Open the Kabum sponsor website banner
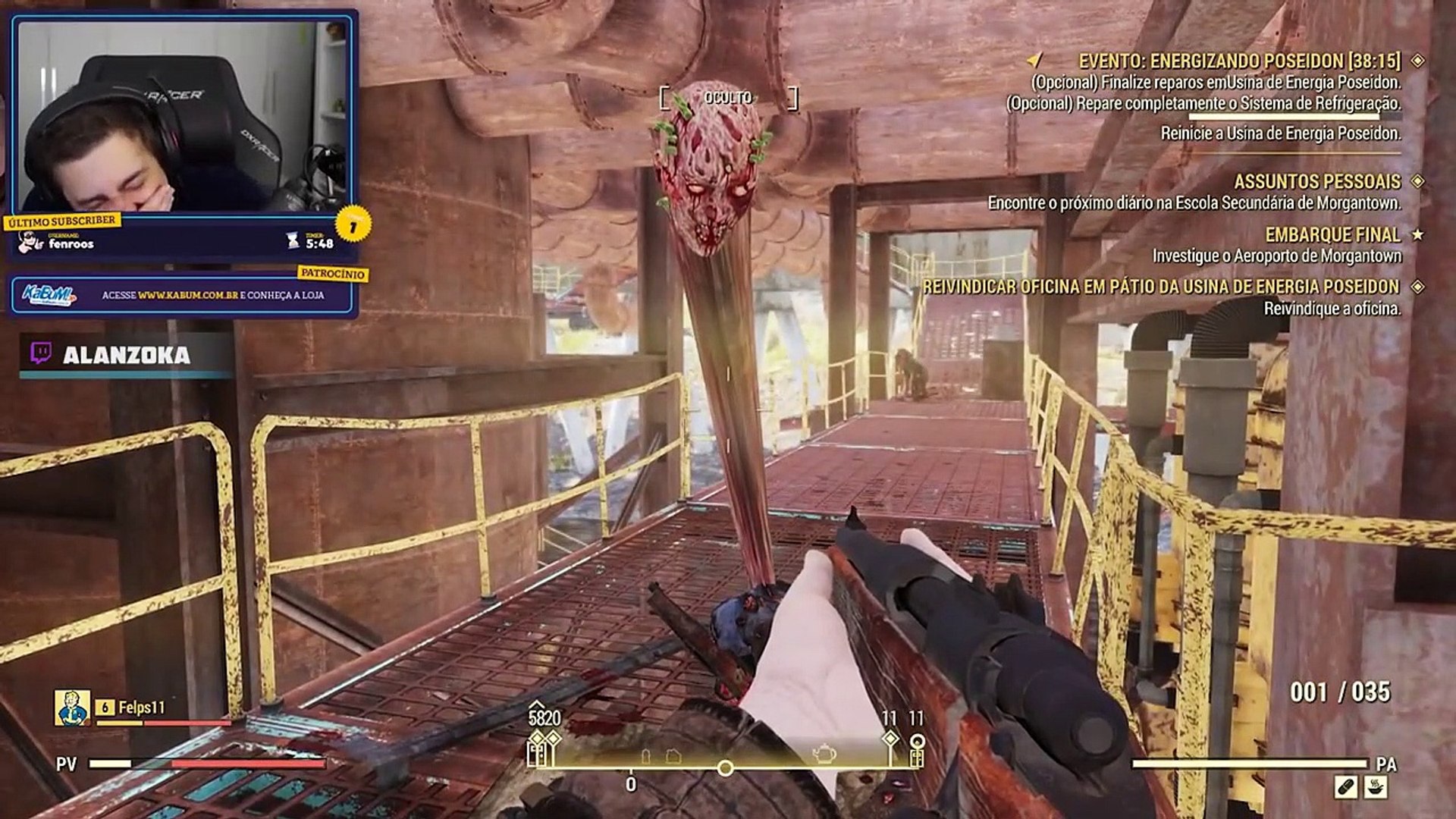The image size is (1456, 819). [182, 295]
